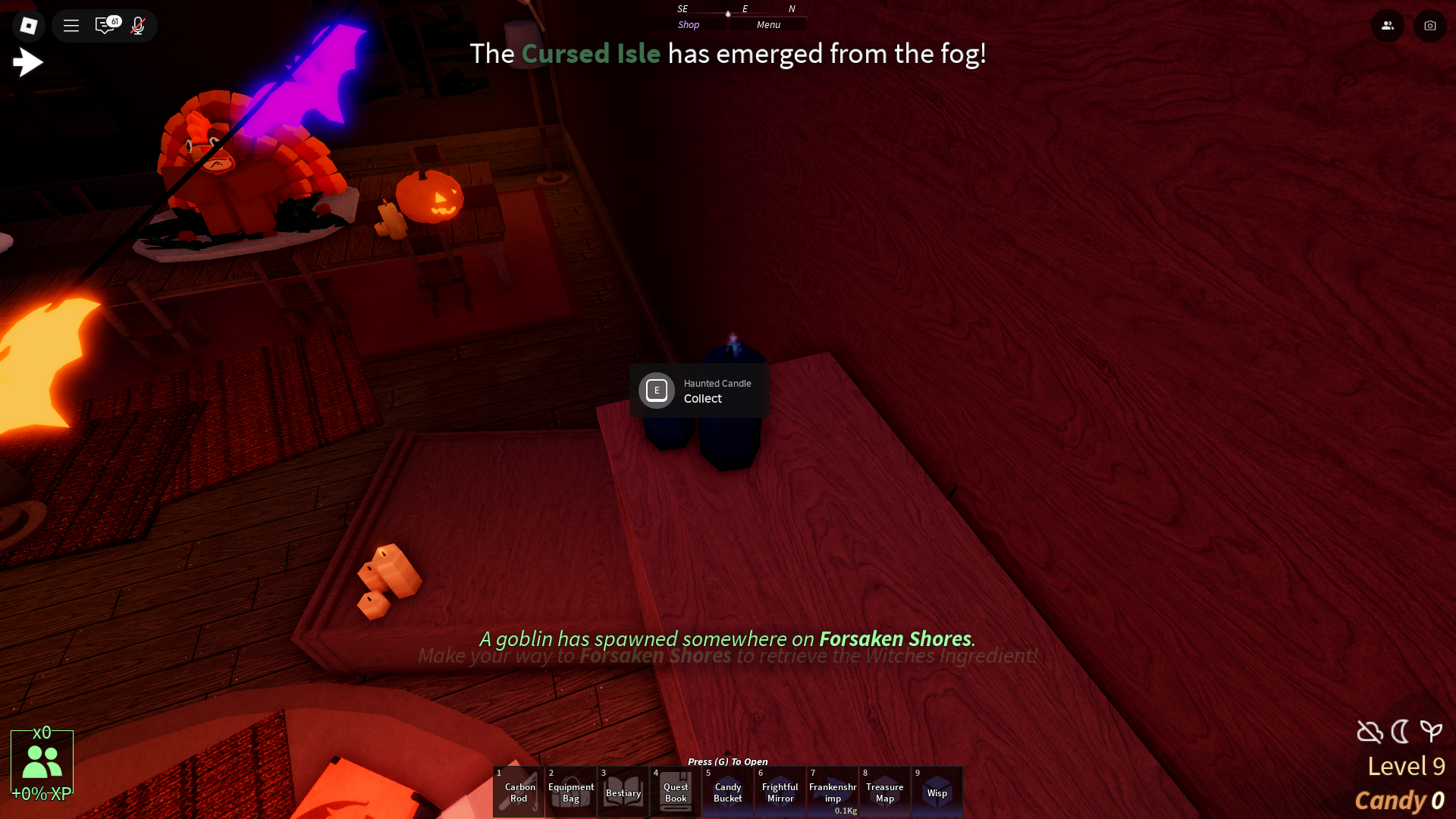Collect the Haunted Candle prompt
Screen dimensions: 1456x819
tap(699, 391)
